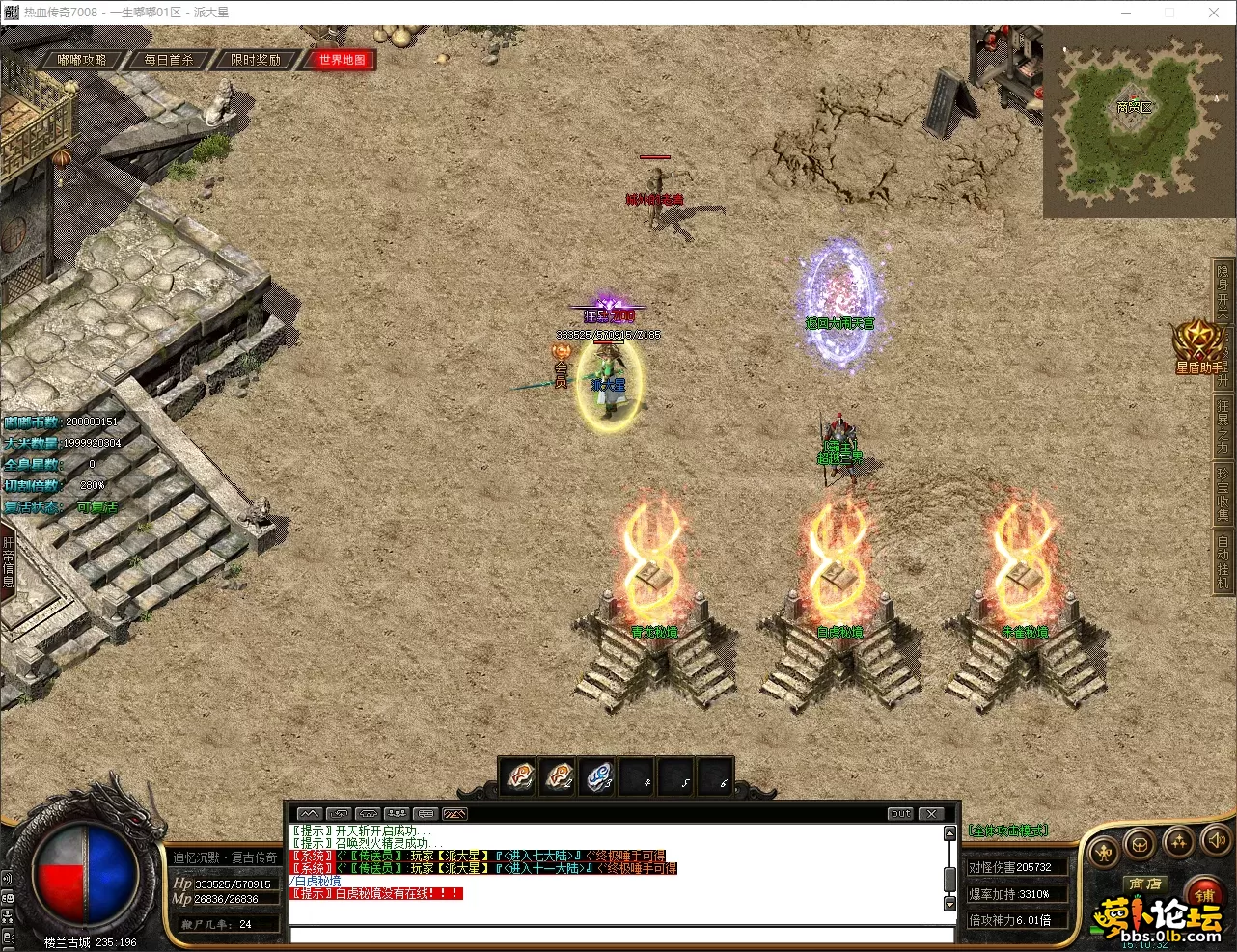Screen dimensions: 1237x952
Task: Open the 每日首杀 daily first-kill panel
Action: coord(169,60)
